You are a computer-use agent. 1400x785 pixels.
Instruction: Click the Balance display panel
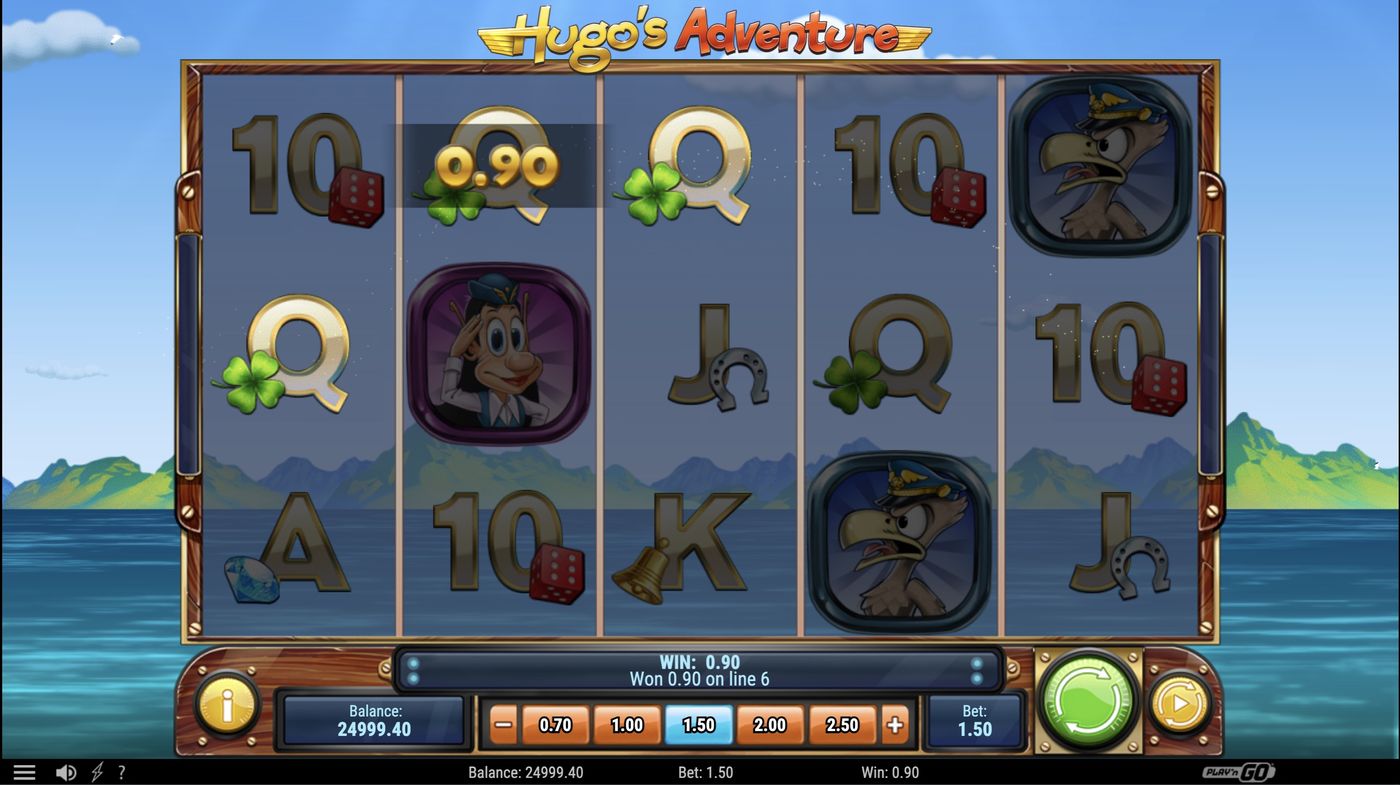pyautogui.click(x=374, y=717)
